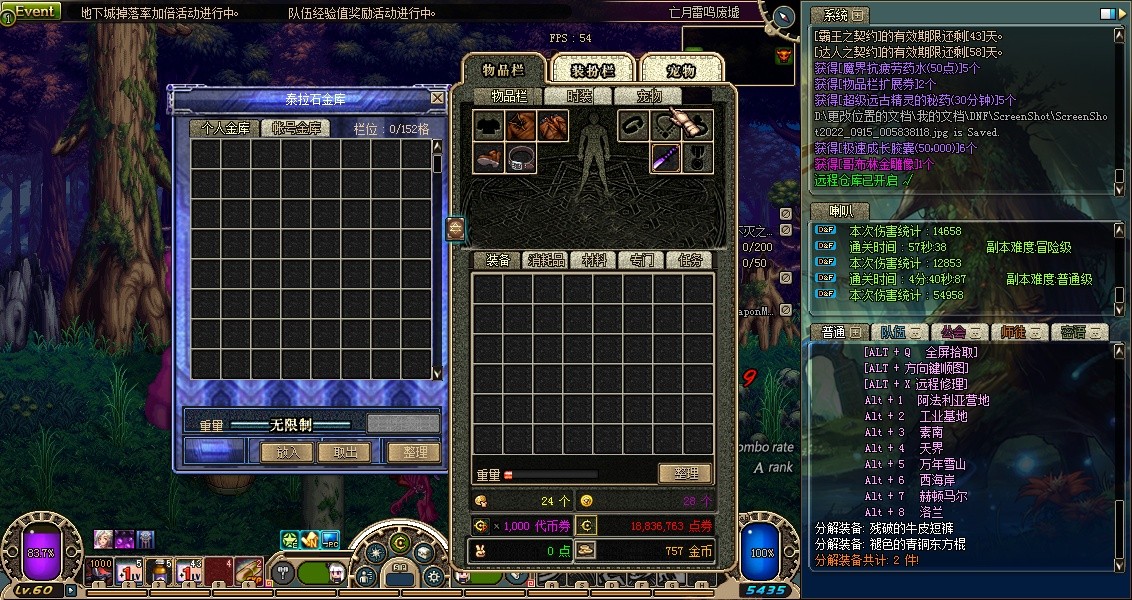1132x600 pixels.
Task: Sort the inventory with its 整理 button
Action: click(x=685, y=474)
